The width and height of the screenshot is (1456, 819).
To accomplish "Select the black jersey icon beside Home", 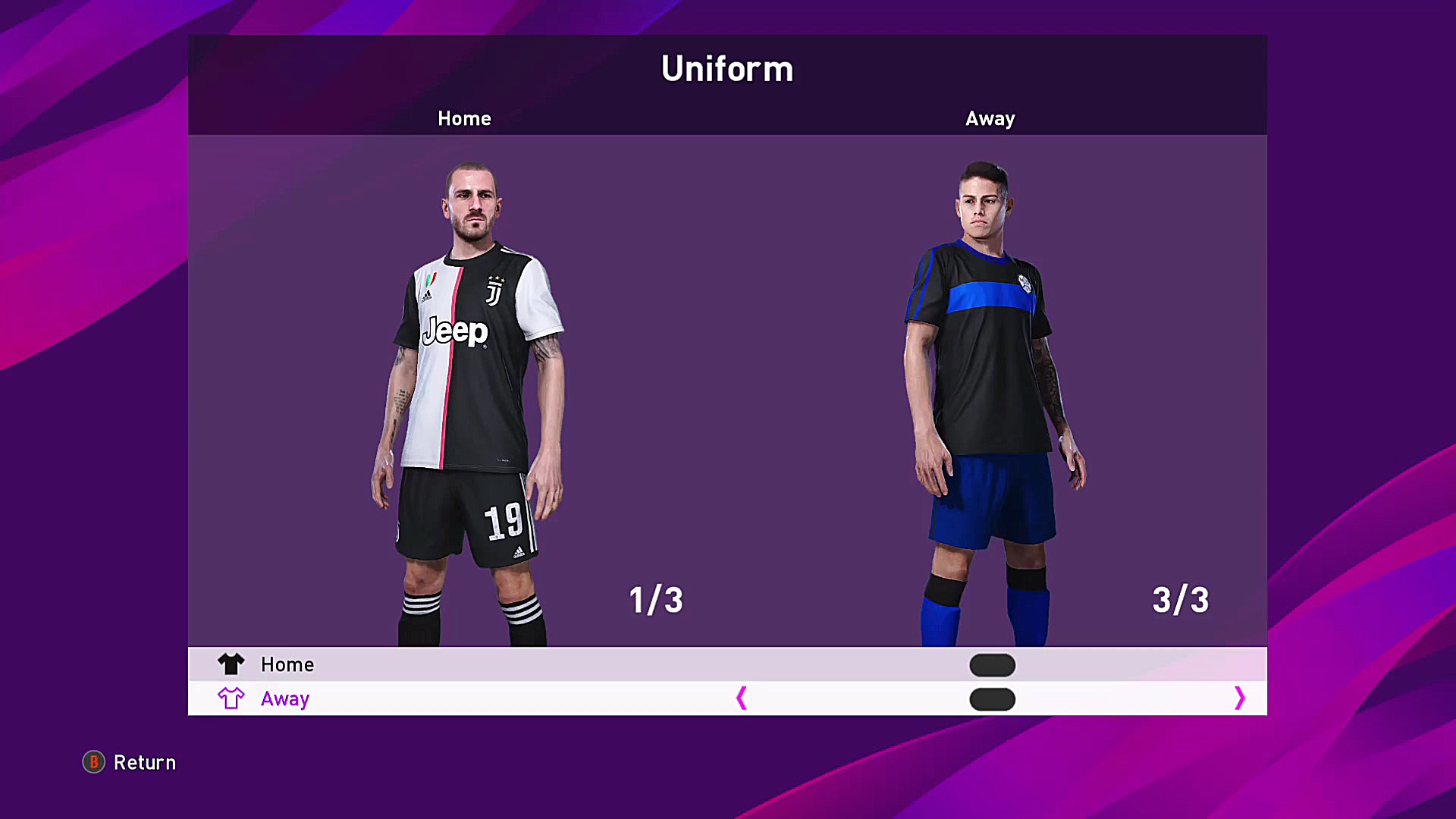I will tap(231, 664).
